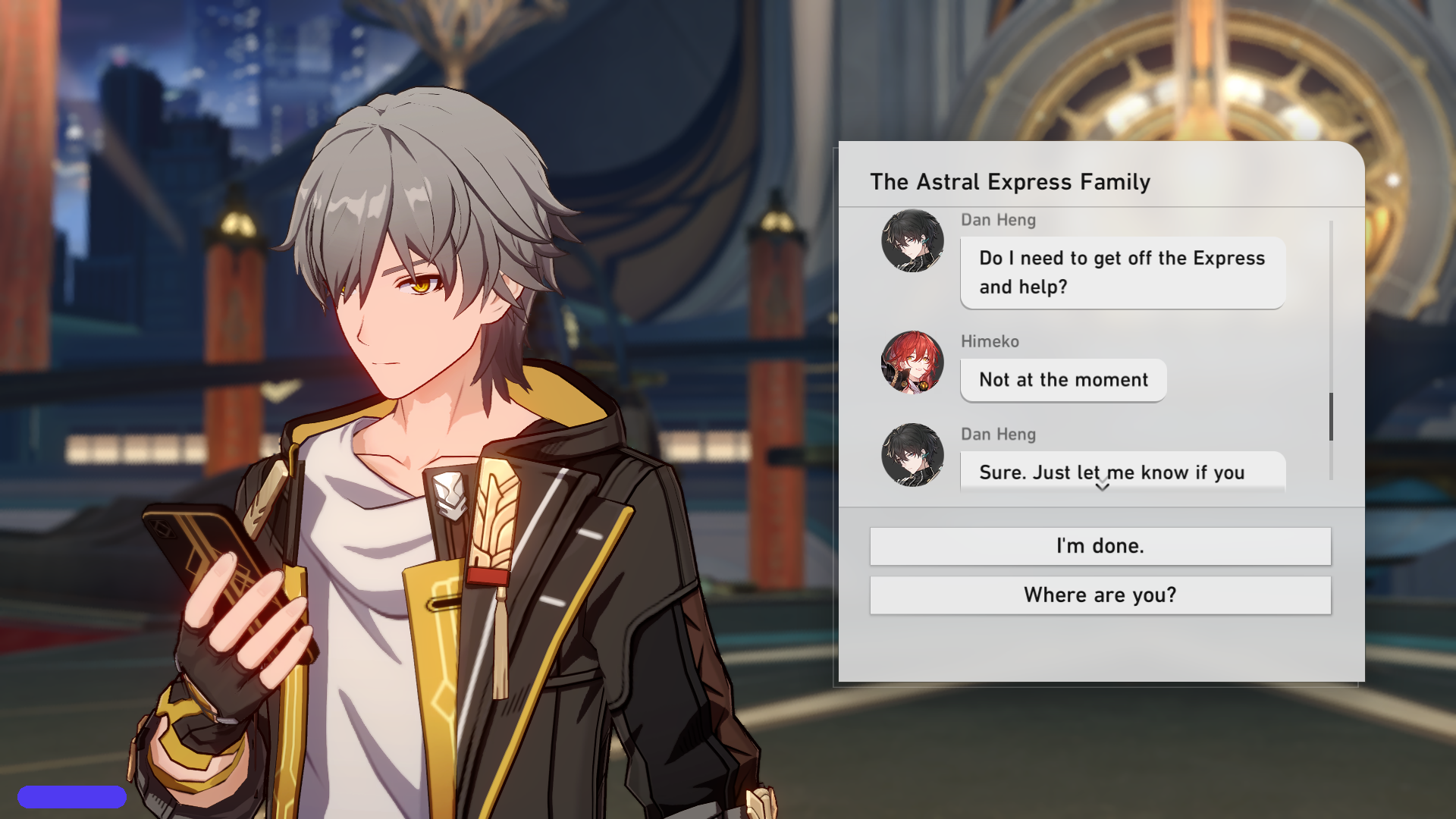Click the Dan Heng name above the third message
Viewport: 1456px width, 819px height.
point(998,435)
